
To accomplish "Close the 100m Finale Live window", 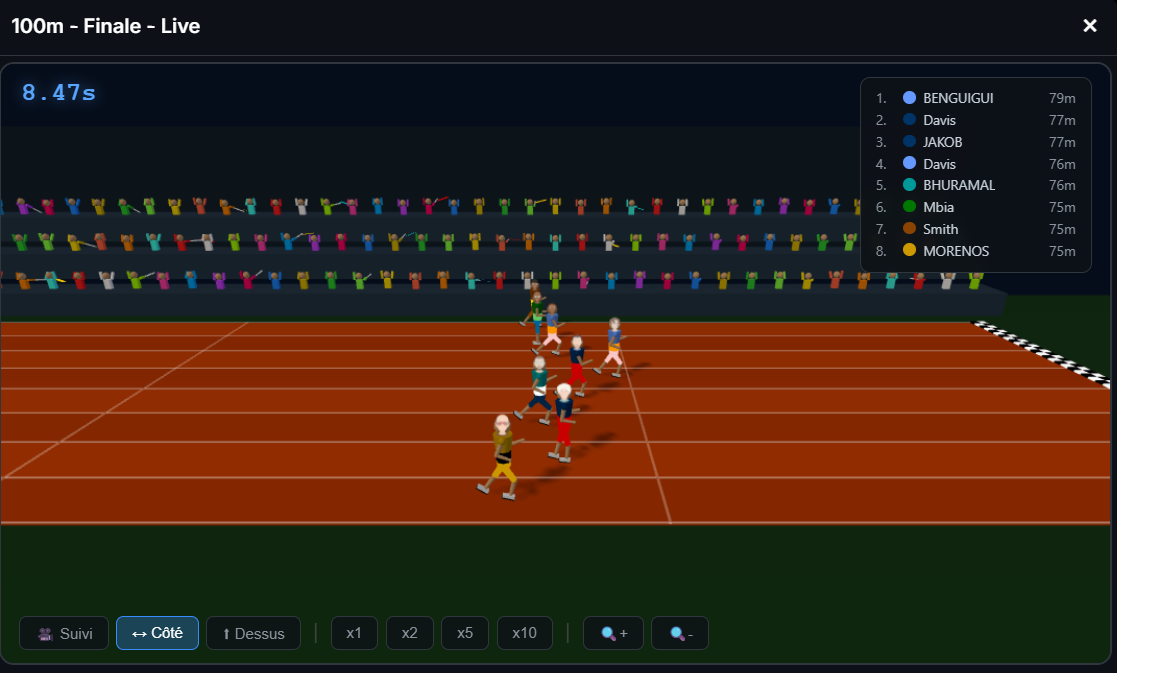I will click(x=1090, y=26).
